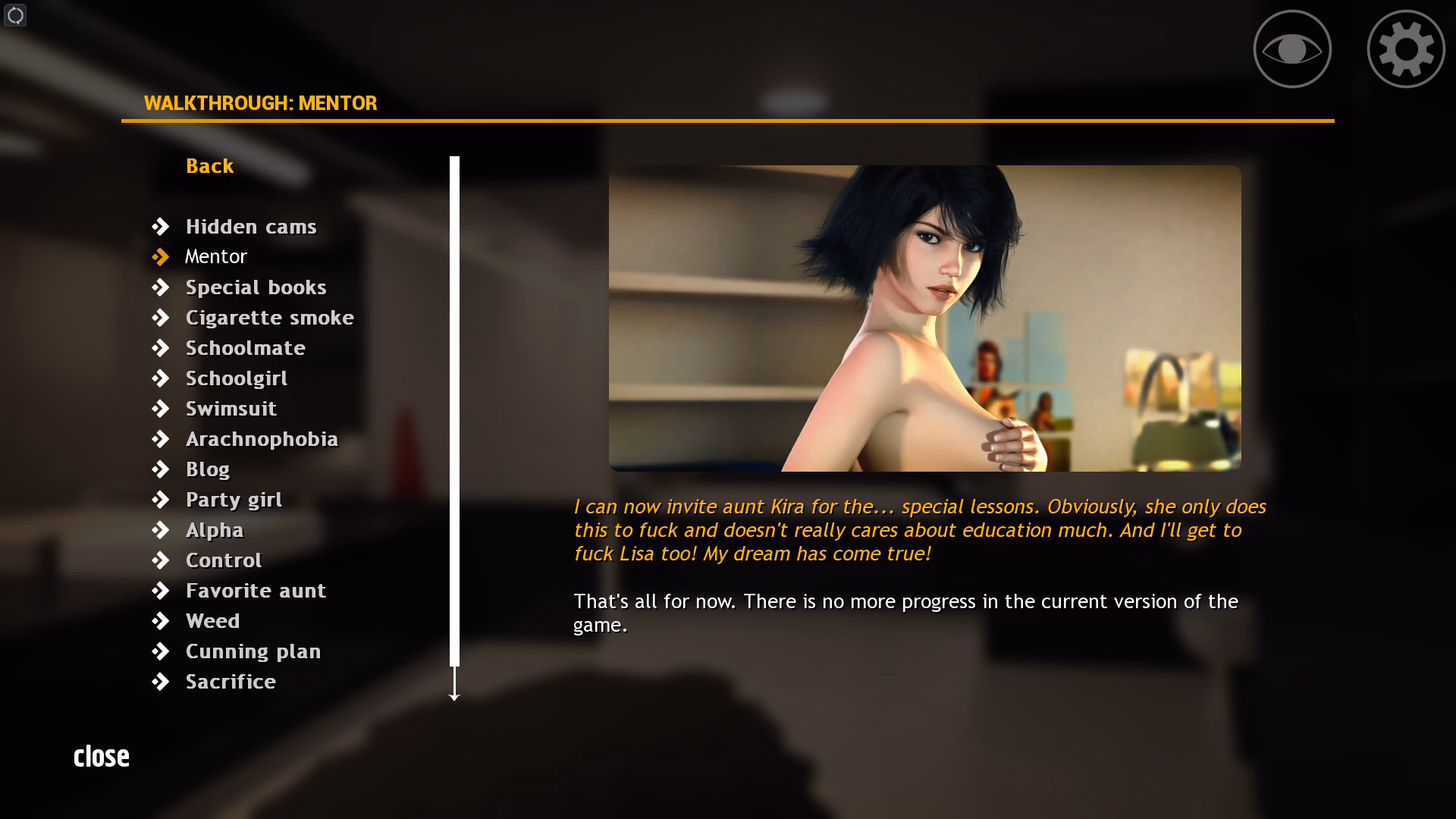The image size is (1456, 819).
Task: Open the Cunning plan walkthrough entry
Action: (253, 651)
